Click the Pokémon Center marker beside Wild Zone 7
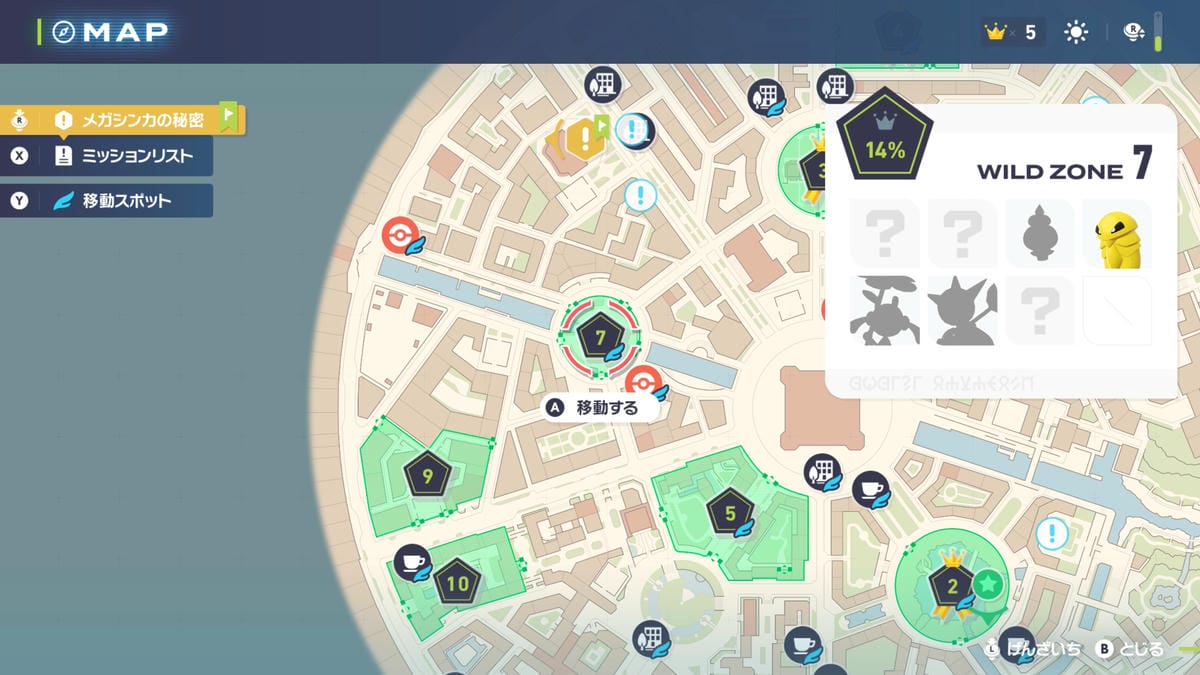The height and width of the screenshot is (675, 1200). [642, 382]
